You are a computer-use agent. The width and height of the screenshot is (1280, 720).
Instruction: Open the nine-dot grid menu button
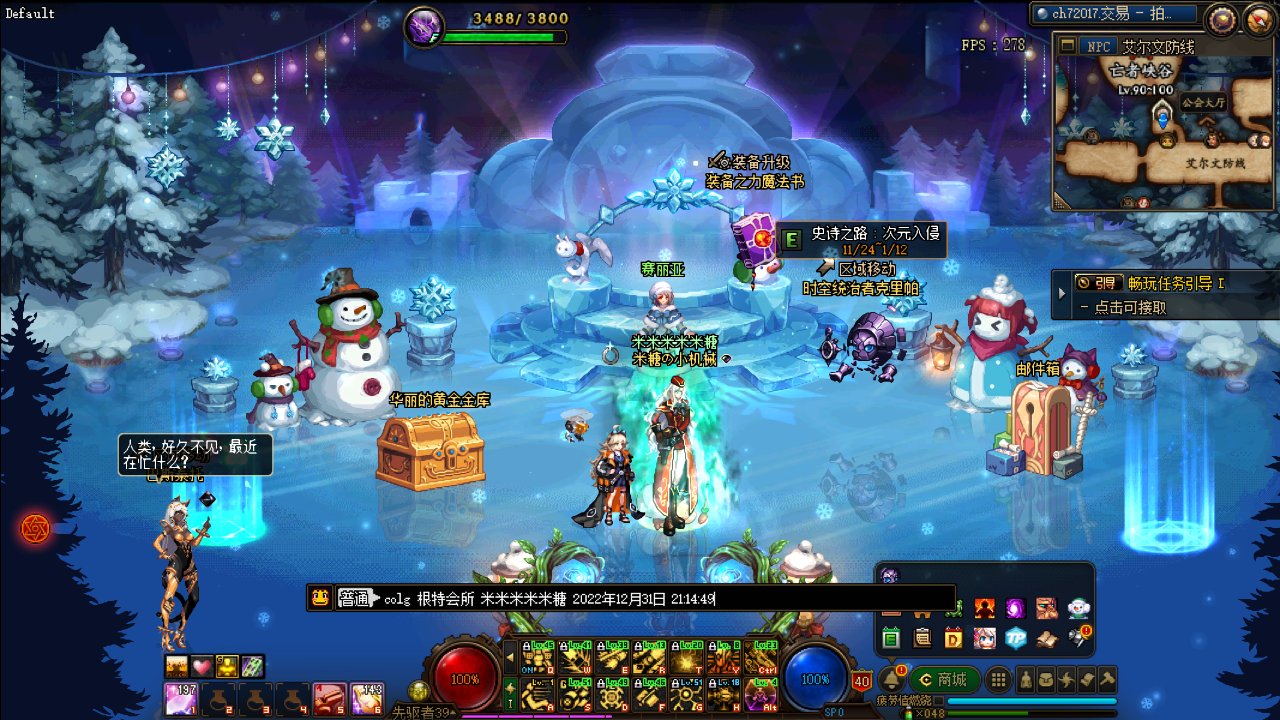[998, 680]
